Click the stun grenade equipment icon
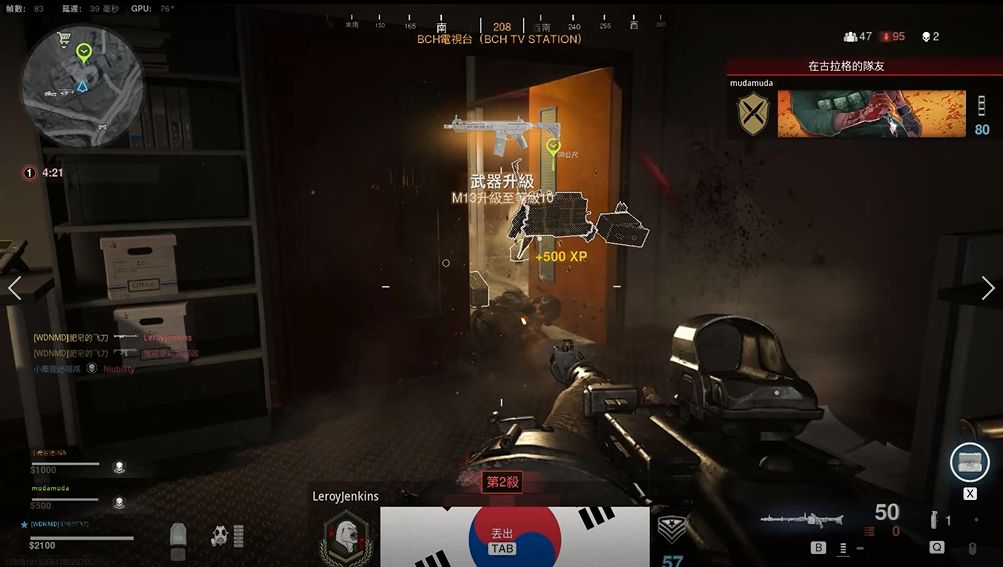Screen dimensions: 1003x567 click(933, 521)
